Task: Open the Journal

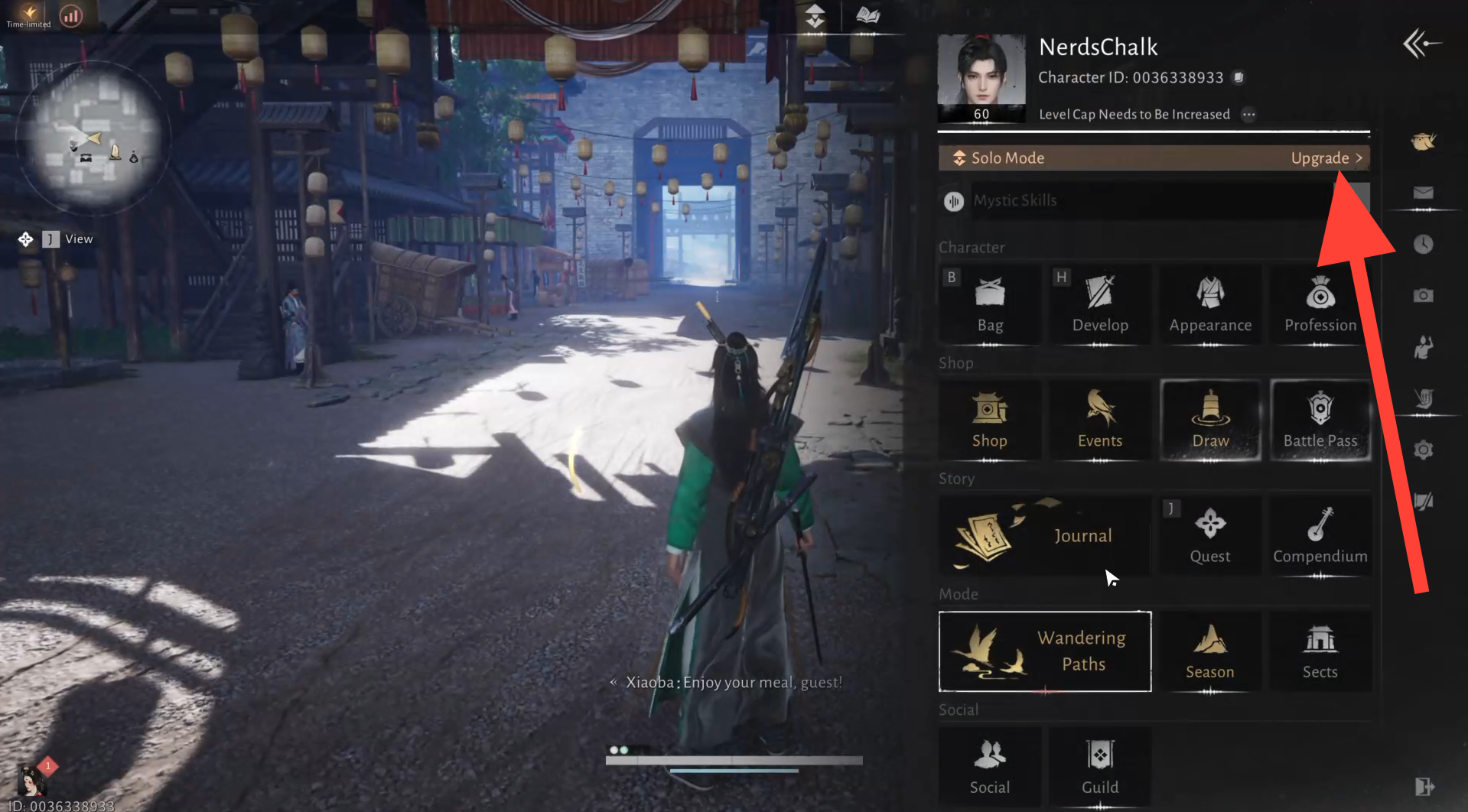Action: tap(1045, 535)
